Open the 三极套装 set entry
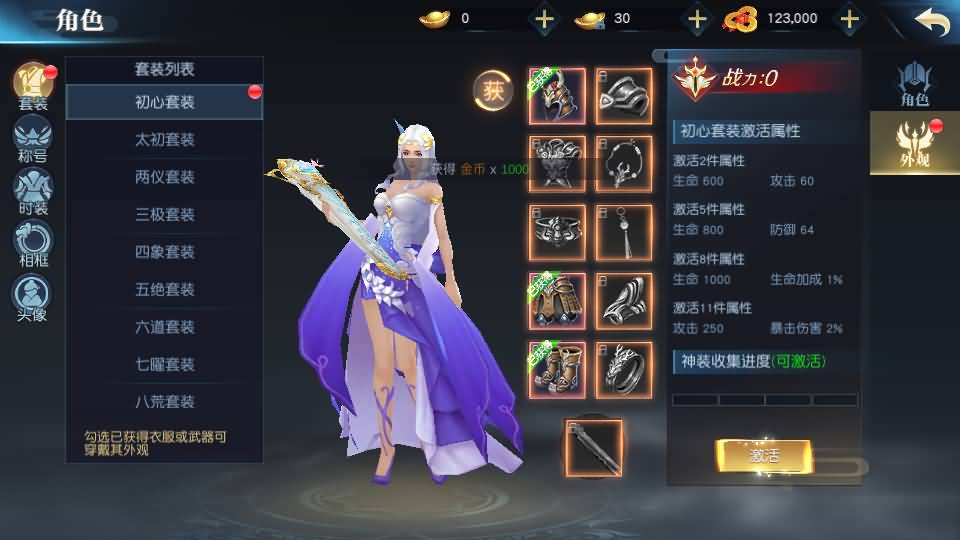 point(165,214)
